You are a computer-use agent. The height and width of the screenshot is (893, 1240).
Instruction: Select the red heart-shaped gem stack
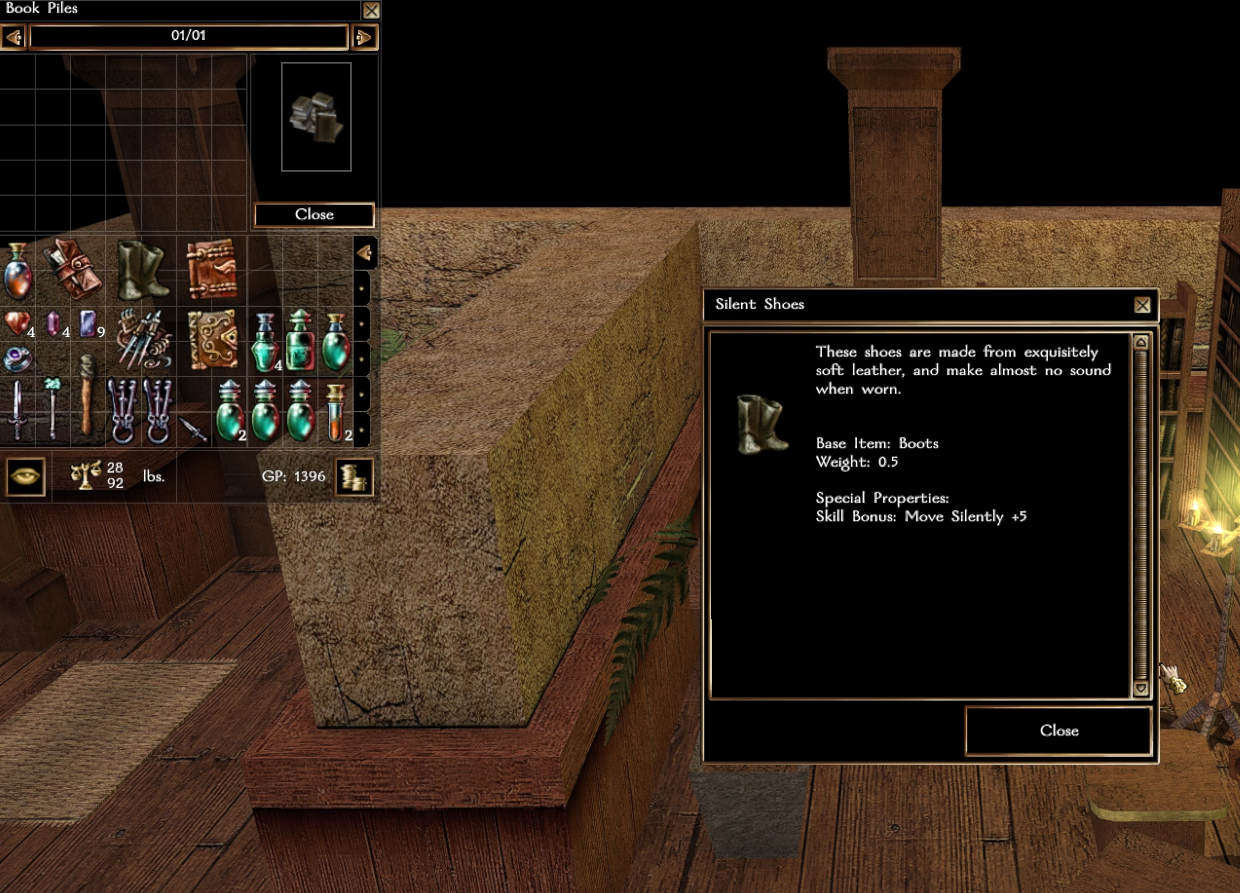pos(17,324)
